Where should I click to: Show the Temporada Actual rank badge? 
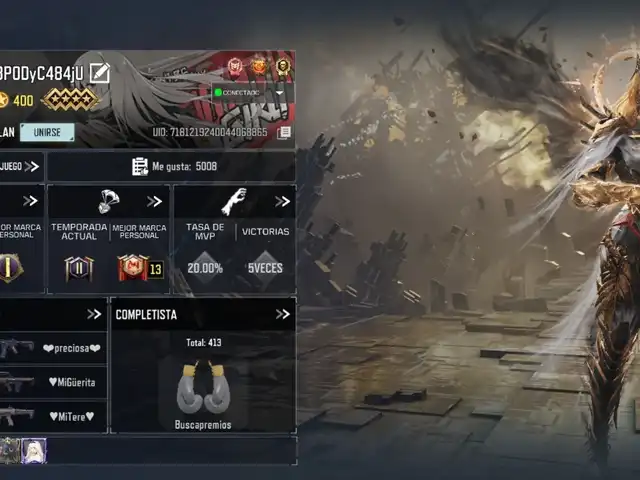tap(79, 268)
